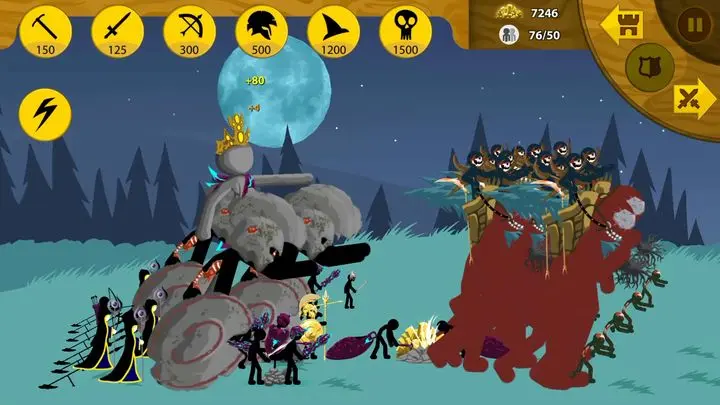Activate the lightning bolt ability
The width and height of the screenshot is (720, 405).
tap(45, 115)
